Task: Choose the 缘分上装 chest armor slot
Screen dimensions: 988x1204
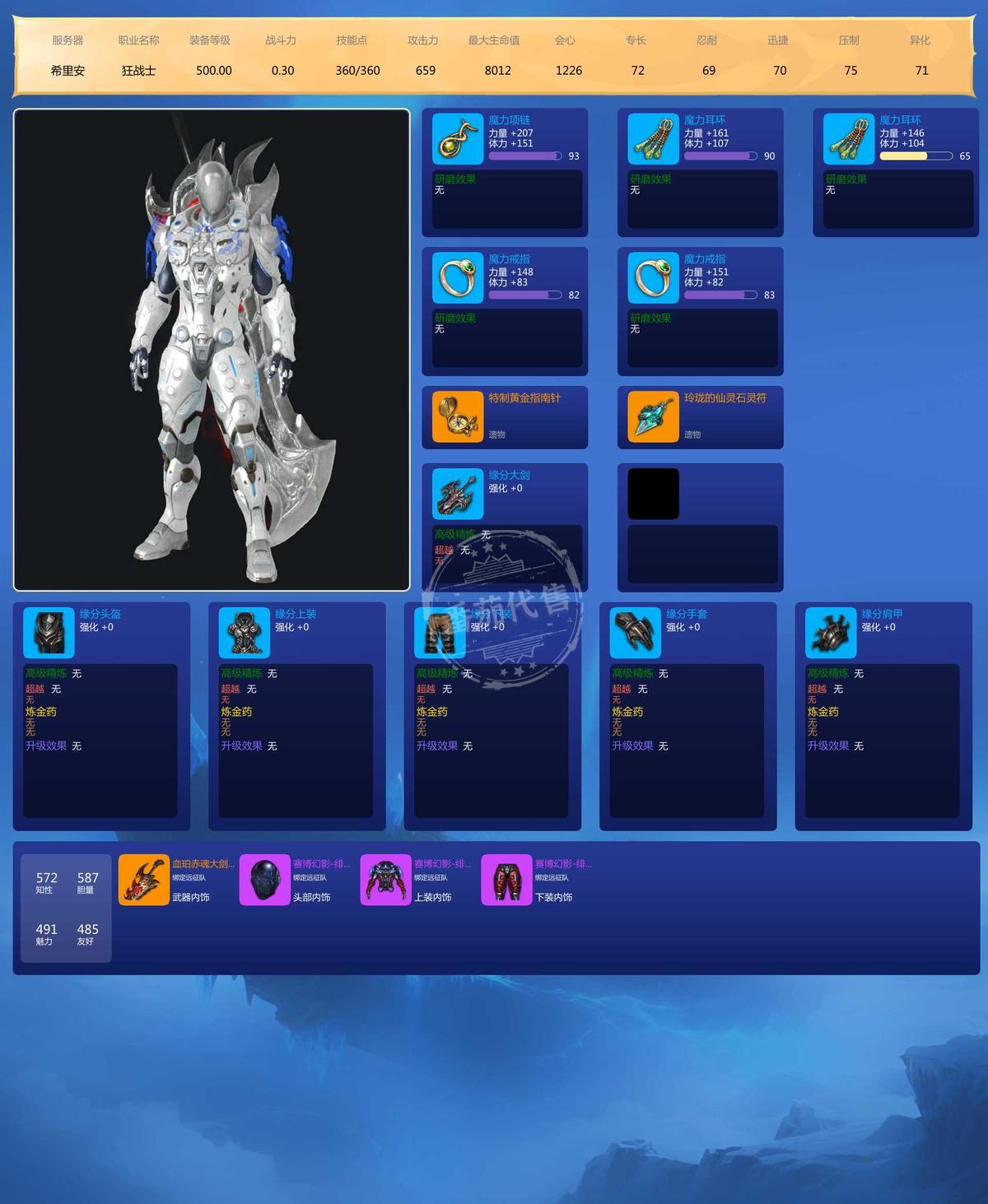Action: [245, 633]
